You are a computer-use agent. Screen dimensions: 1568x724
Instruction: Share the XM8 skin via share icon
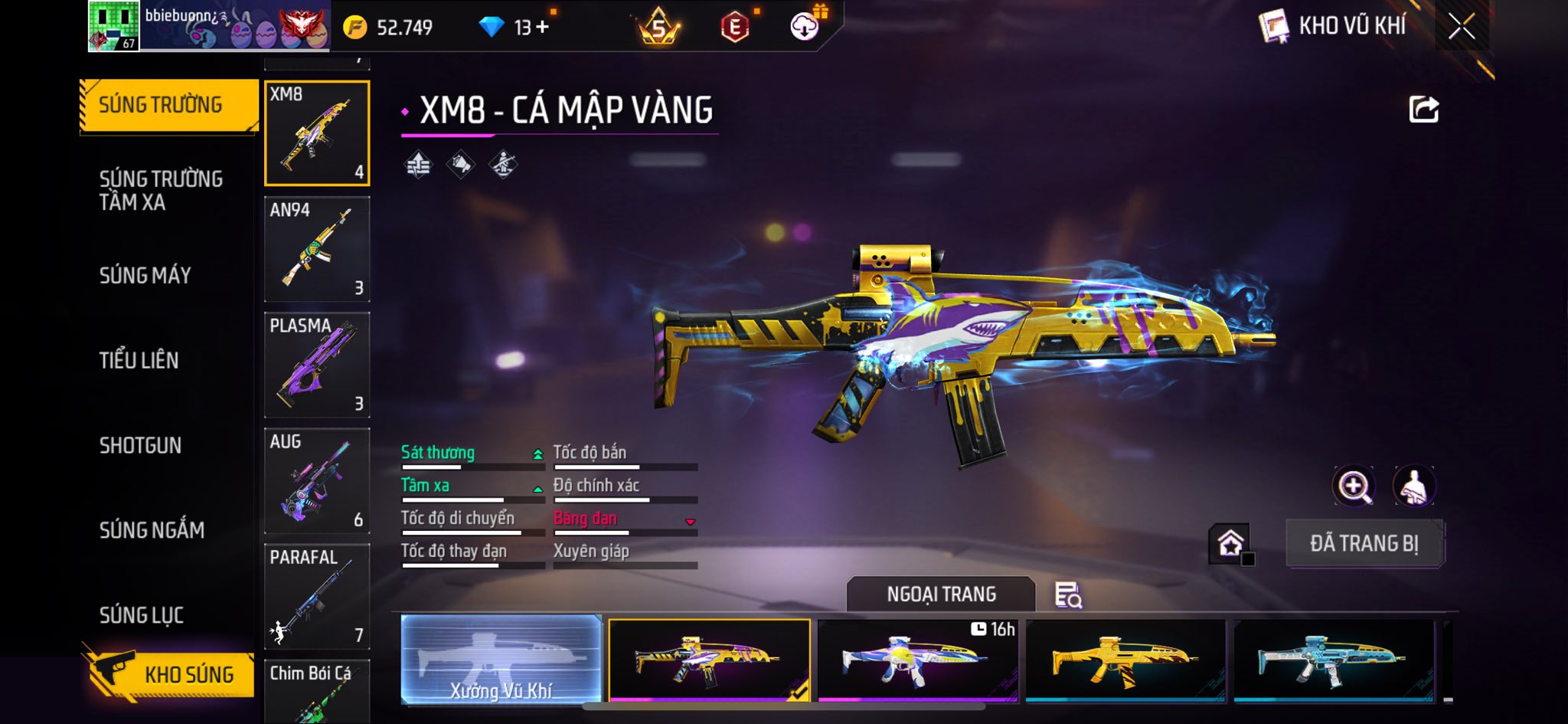click(1423, 110)
